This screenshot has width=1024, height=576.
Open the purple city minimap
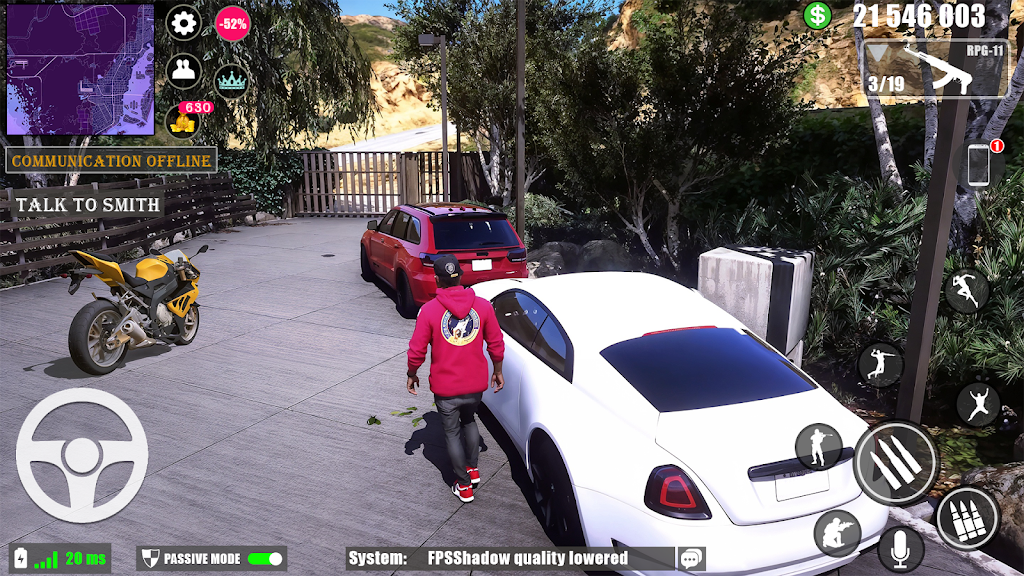point(80,69)
